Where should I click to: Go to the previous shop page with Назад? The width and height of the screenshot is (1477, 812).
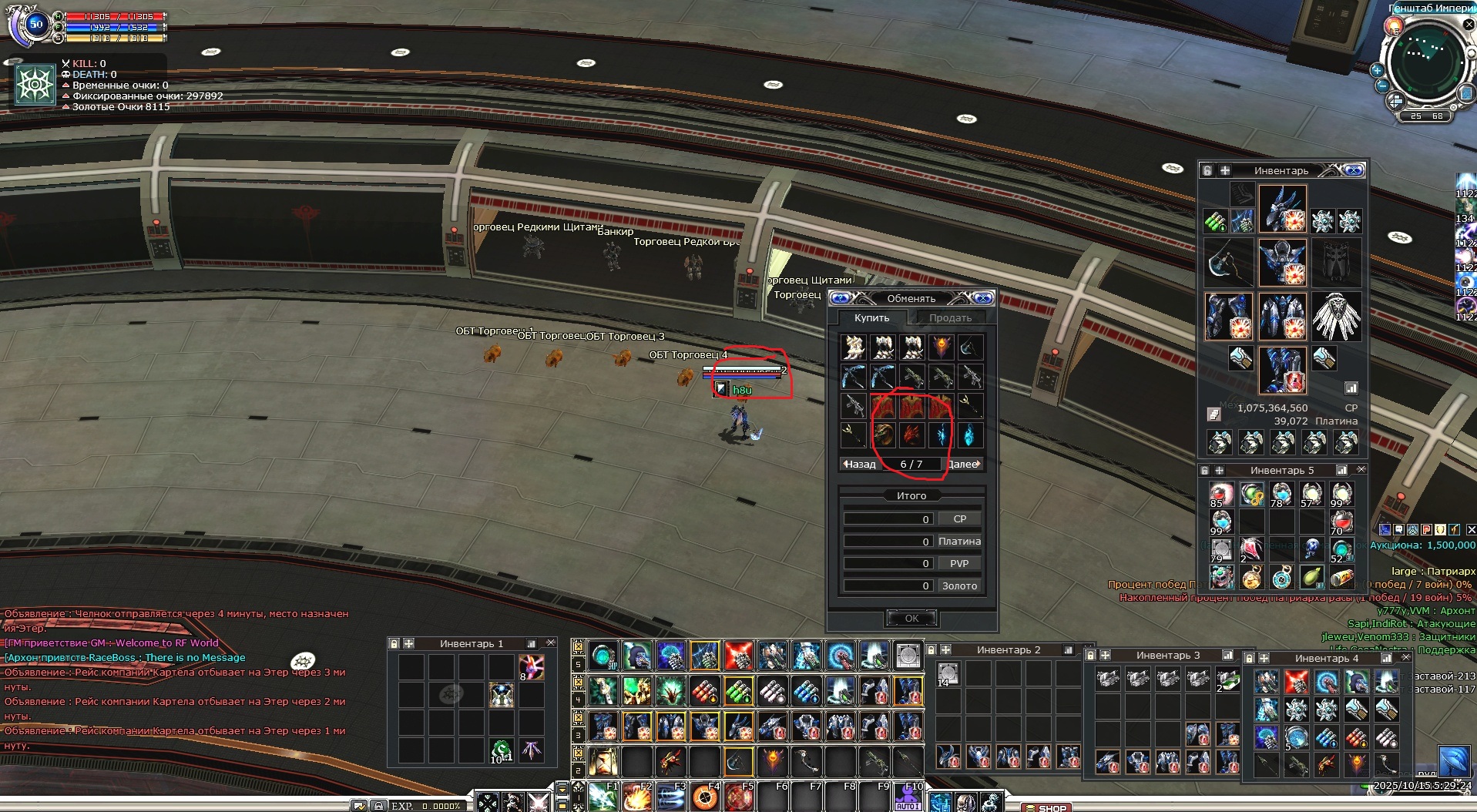859,464
